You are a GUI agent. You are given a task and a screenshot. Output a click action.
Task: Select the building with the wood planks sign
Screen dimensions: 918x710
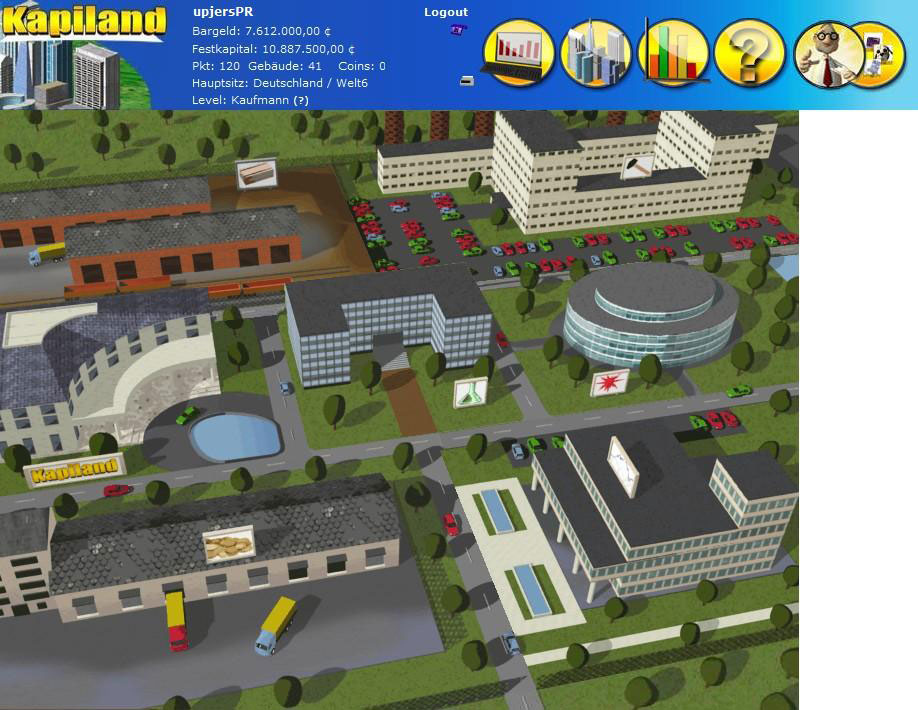tap(256, 174)
